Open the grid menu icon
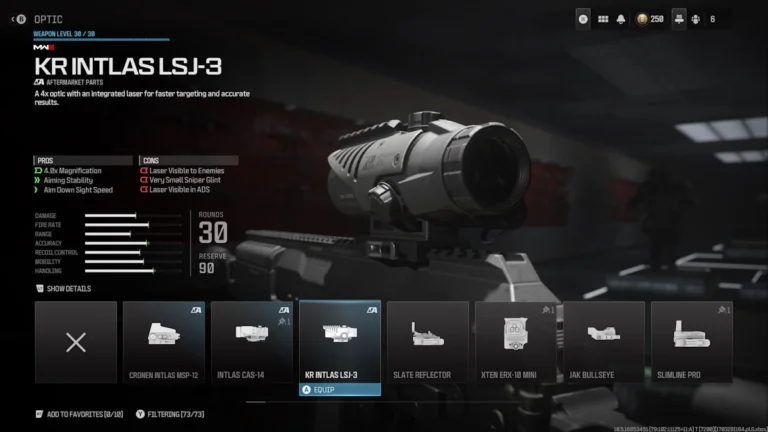 pyautogui.click(x=603, y=18)
